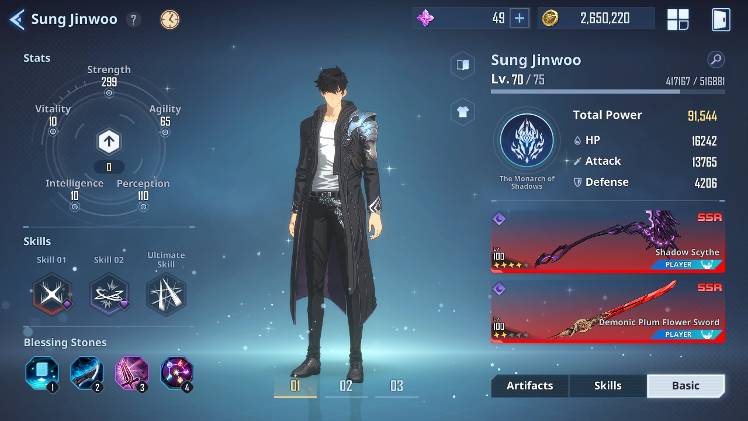Select Skill 02 icon

tap(109, 293)
